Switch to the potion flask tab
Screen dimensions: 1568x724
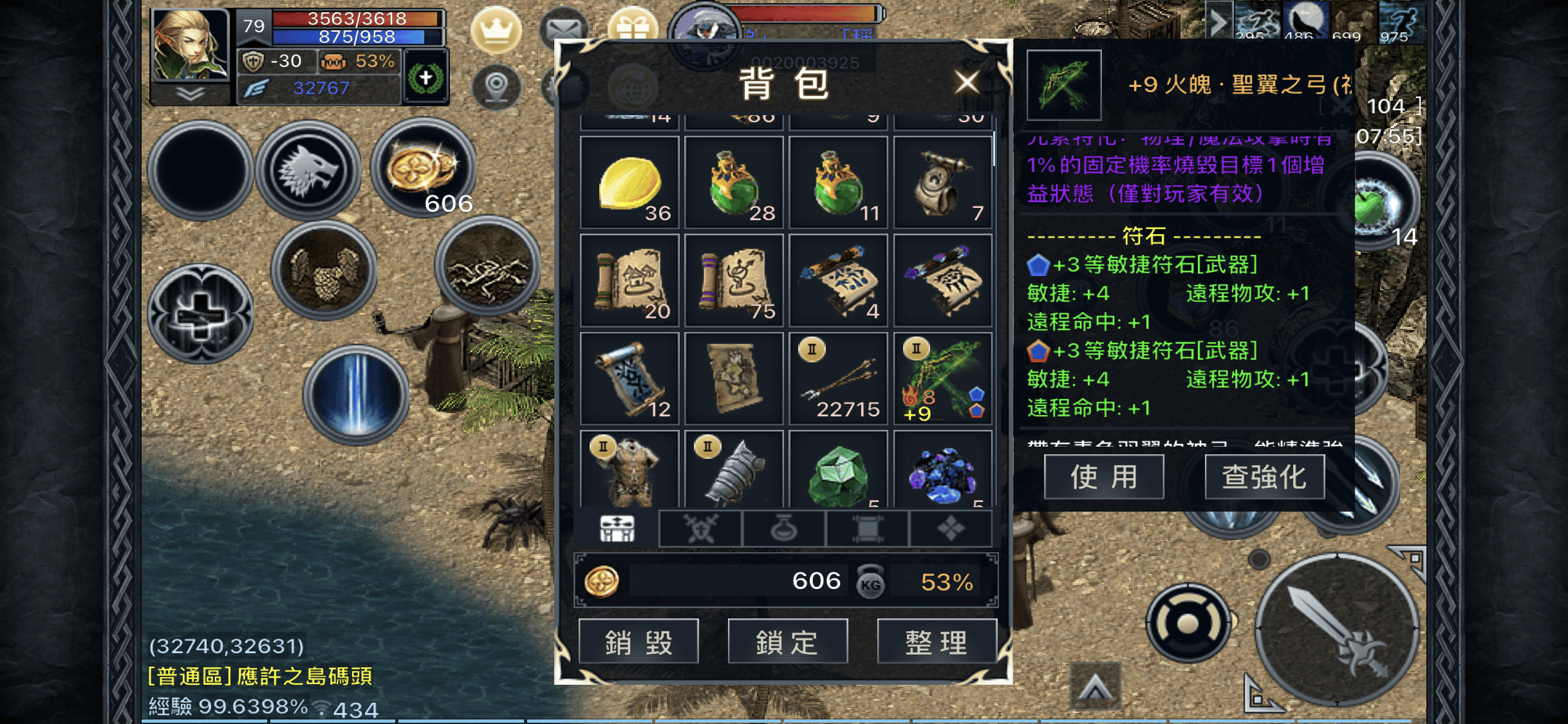(x=783, y=528)
